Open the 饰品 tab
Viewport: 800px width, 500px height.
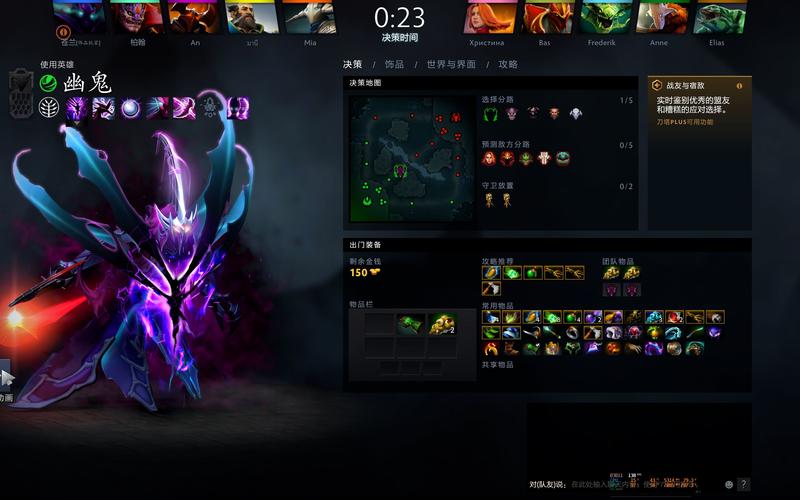pyautogui.click(x=394, y=64)
